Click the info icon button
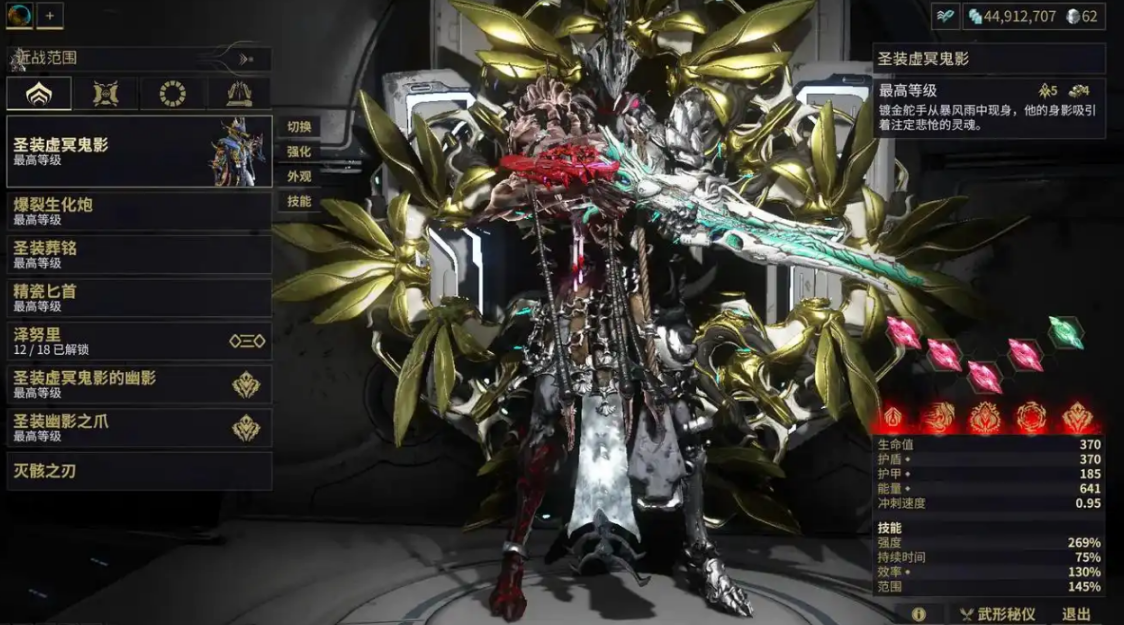The height and width of the screenshot is (625, 1124). pos(918,614)
